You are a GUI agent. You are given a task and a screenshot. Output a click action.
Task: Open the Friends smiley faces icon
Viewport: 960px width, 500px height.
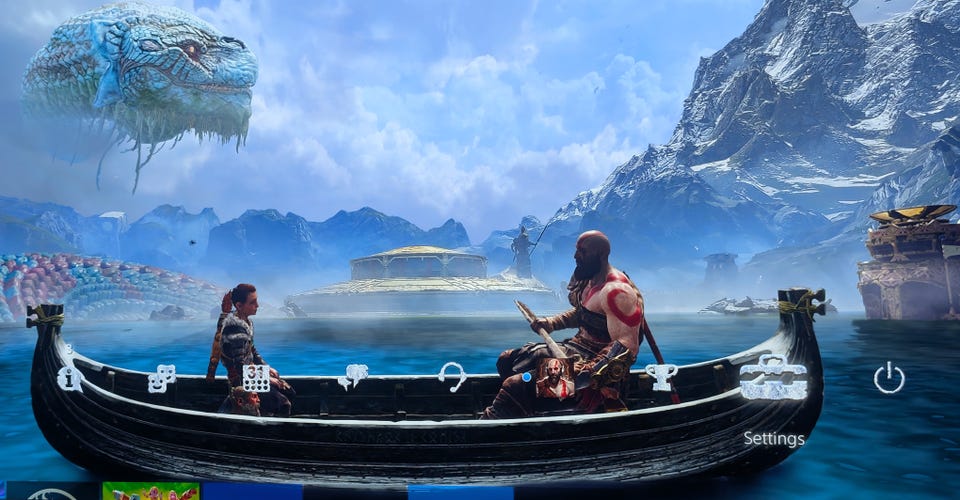click(x=161, y=378)
